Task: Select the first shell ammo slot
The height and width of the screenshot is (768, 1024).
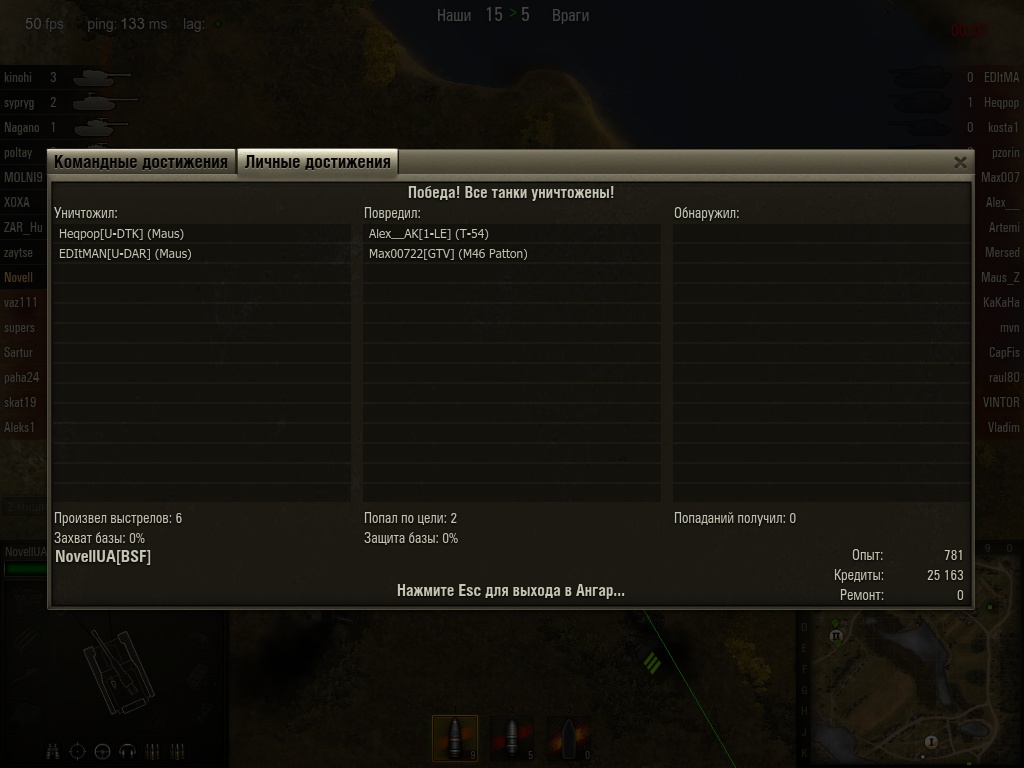Action: pos(455,738)
